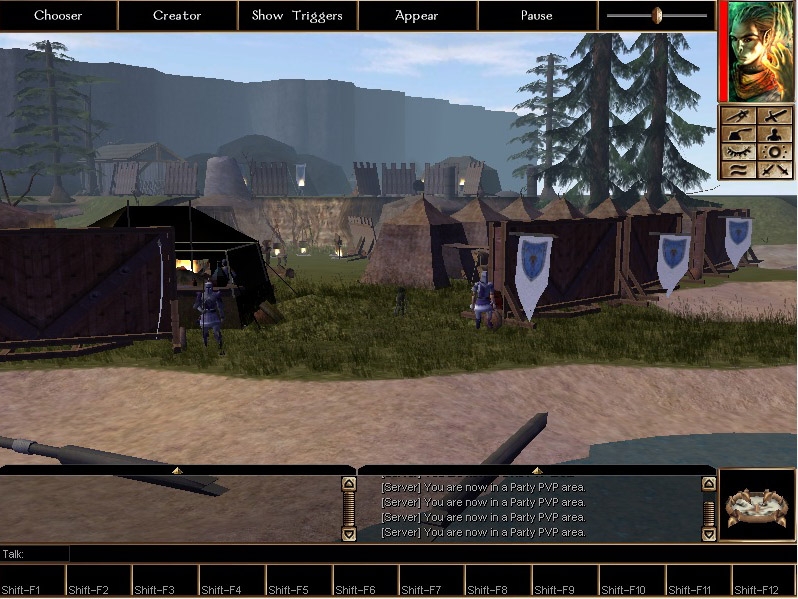Screen dimensions: 798x599
Task: Pause the game
Action: coord(537,15)
